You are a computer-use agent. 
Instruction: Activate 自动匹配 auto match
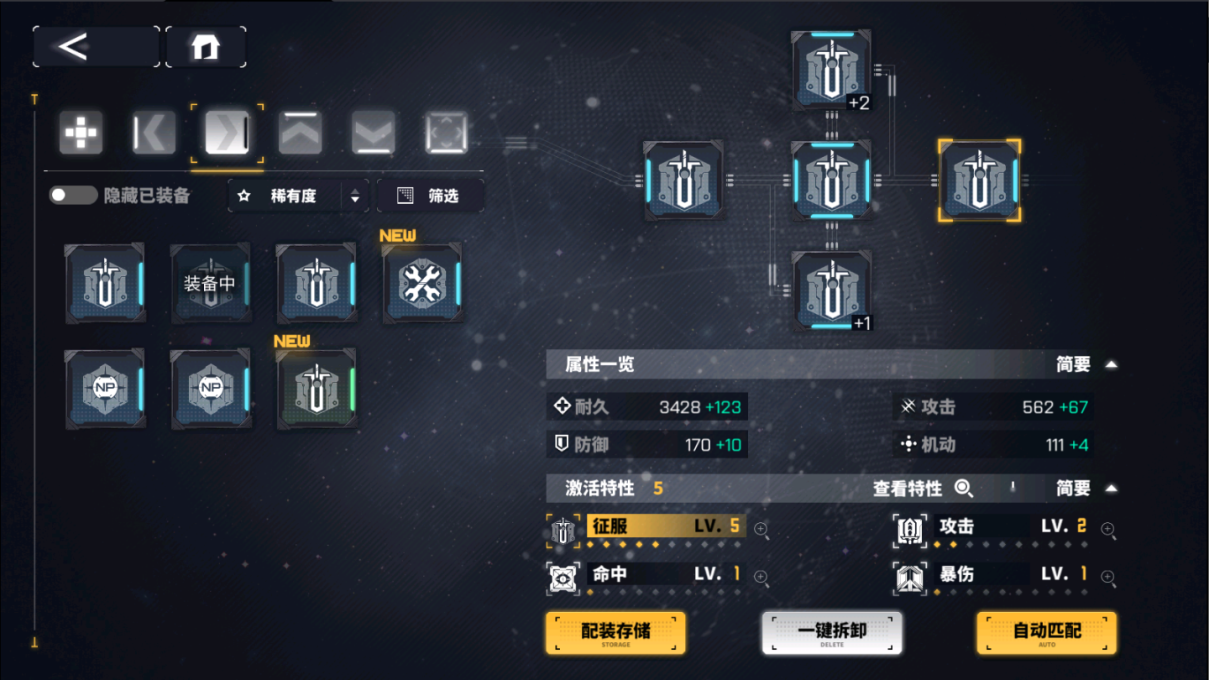[1046, 633]
